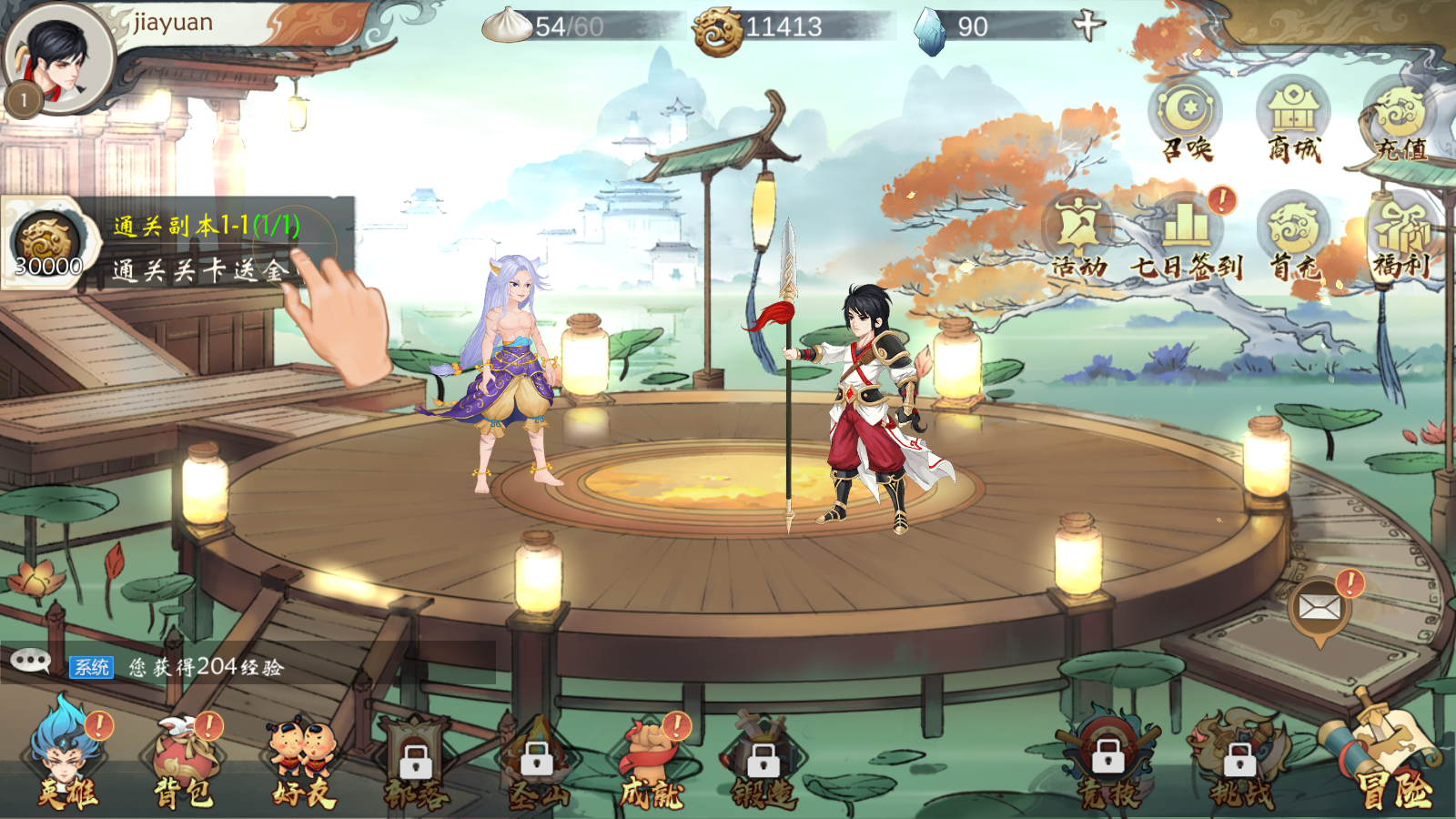Show the 活动 events panel

tap(1078, 237)
